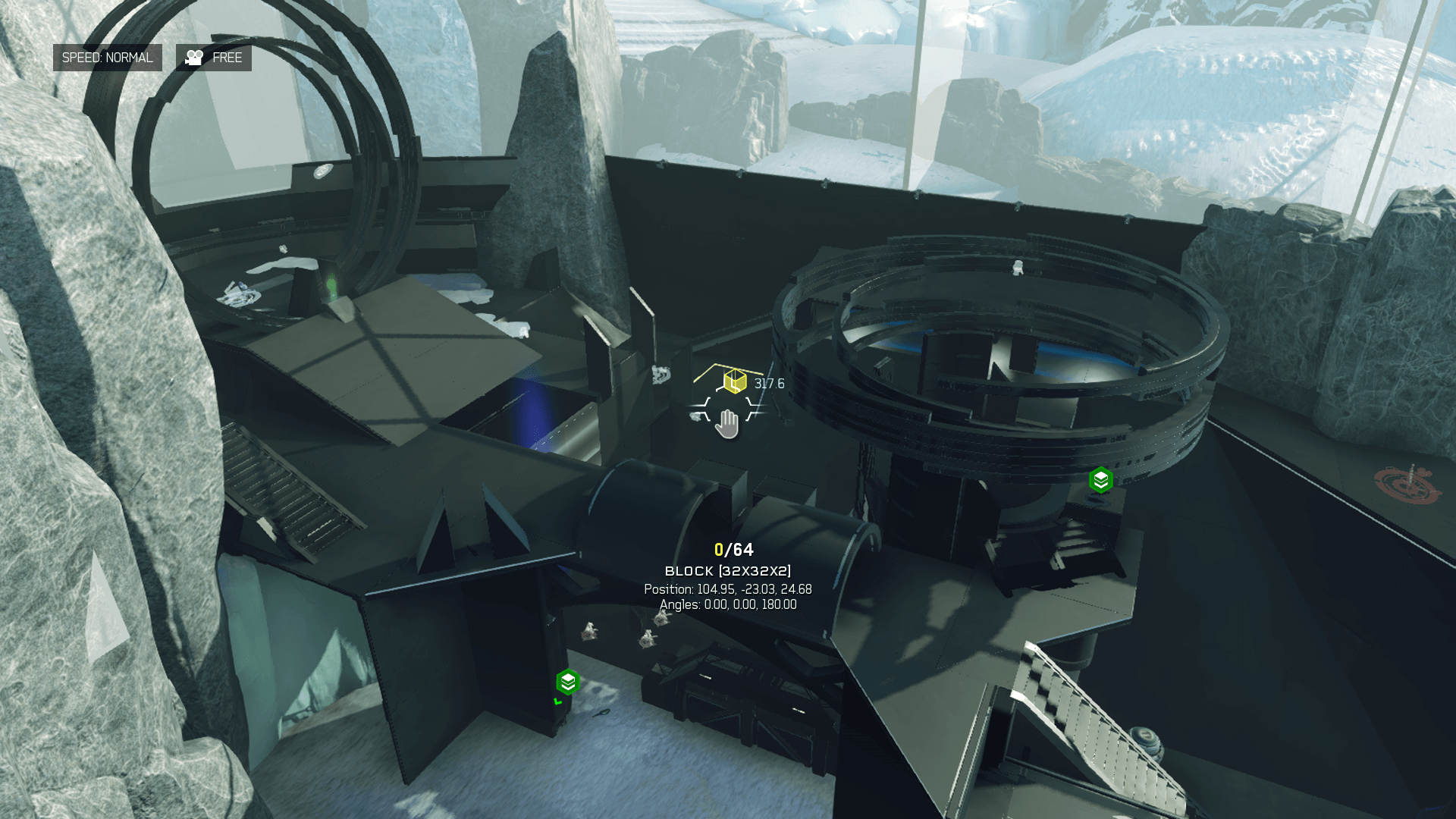Select the green hexagon marker below the ring tower
This screenshot has height=819, width=1456.
point(1100,480)
